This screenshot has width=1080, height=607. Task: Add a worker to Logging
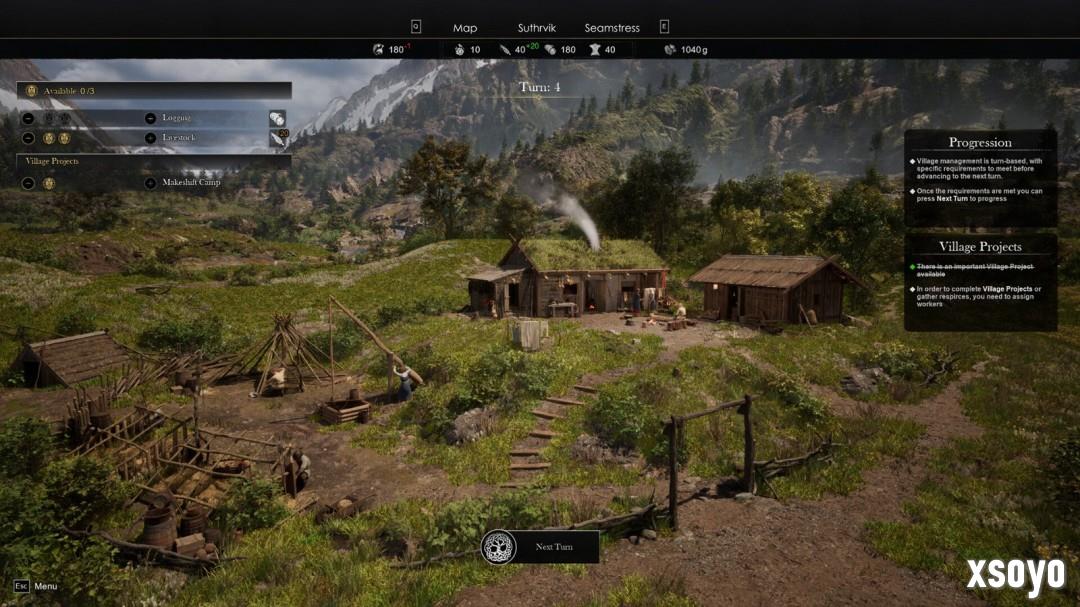tap(150, 118)
